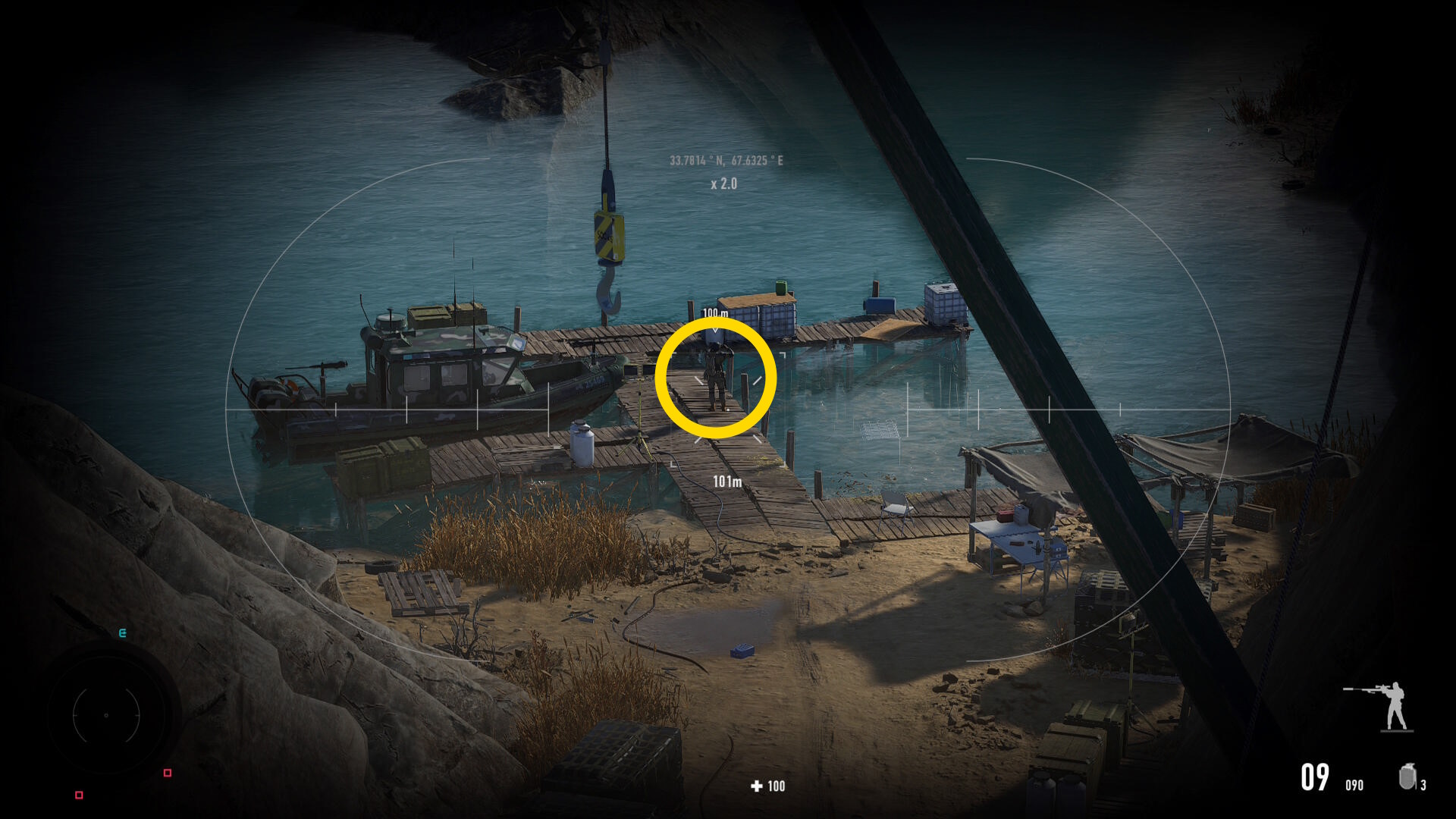The image size is (1456, 819).
Task: Select the sniper stance indicator icon
Action: (x=1382, y=706)
